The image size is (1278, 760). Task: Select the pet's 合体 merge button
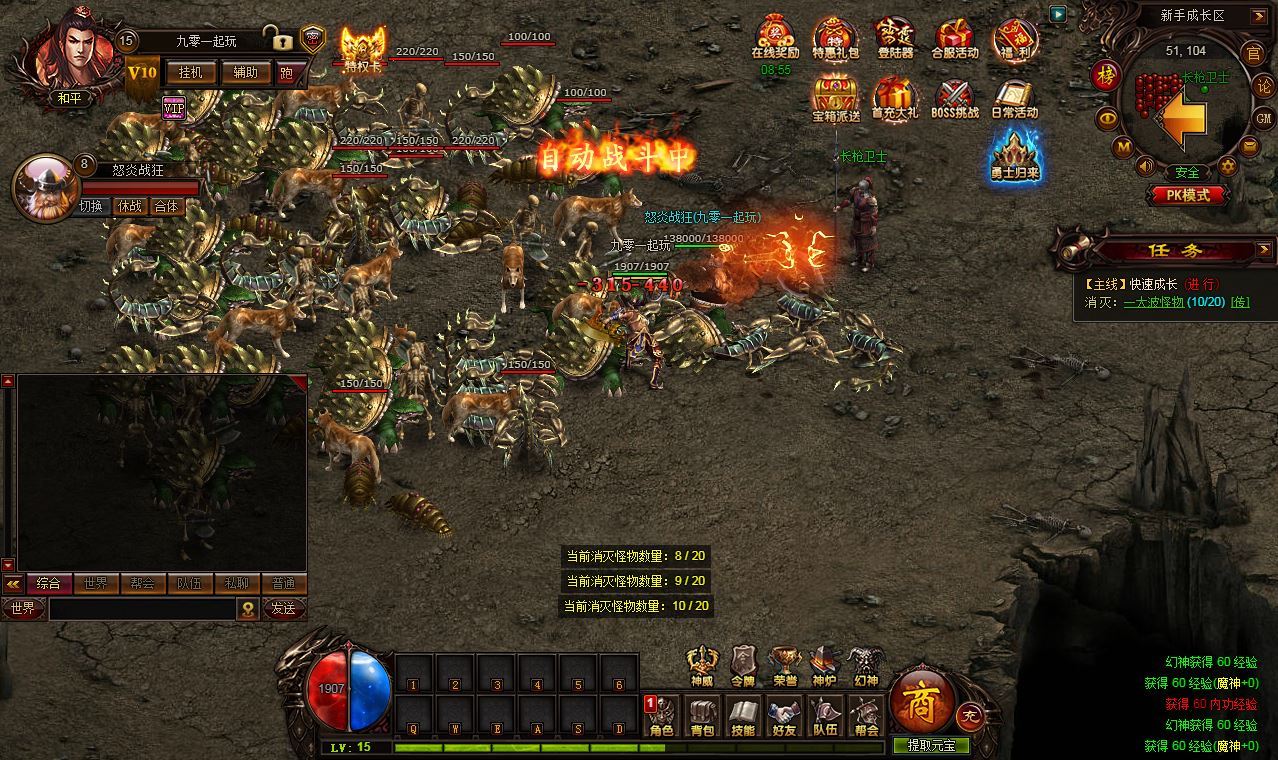click(165, 206)
